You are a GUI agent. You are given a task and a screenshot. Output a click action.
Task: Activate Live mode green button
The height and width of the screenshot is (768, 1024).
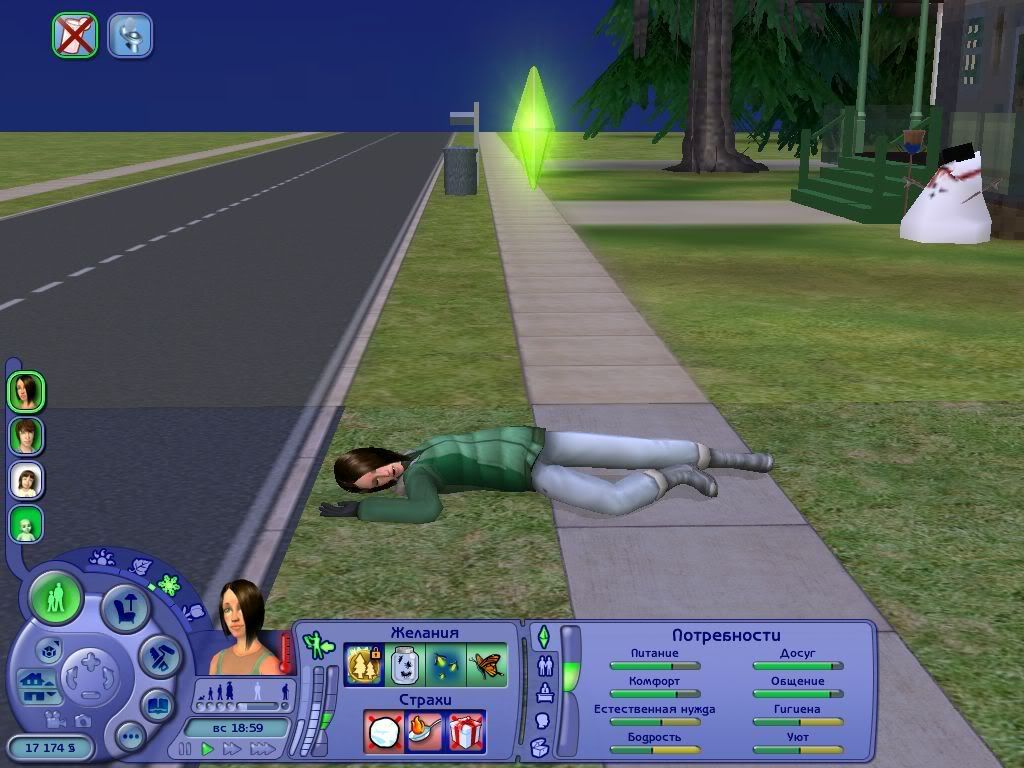click(56, 599)
